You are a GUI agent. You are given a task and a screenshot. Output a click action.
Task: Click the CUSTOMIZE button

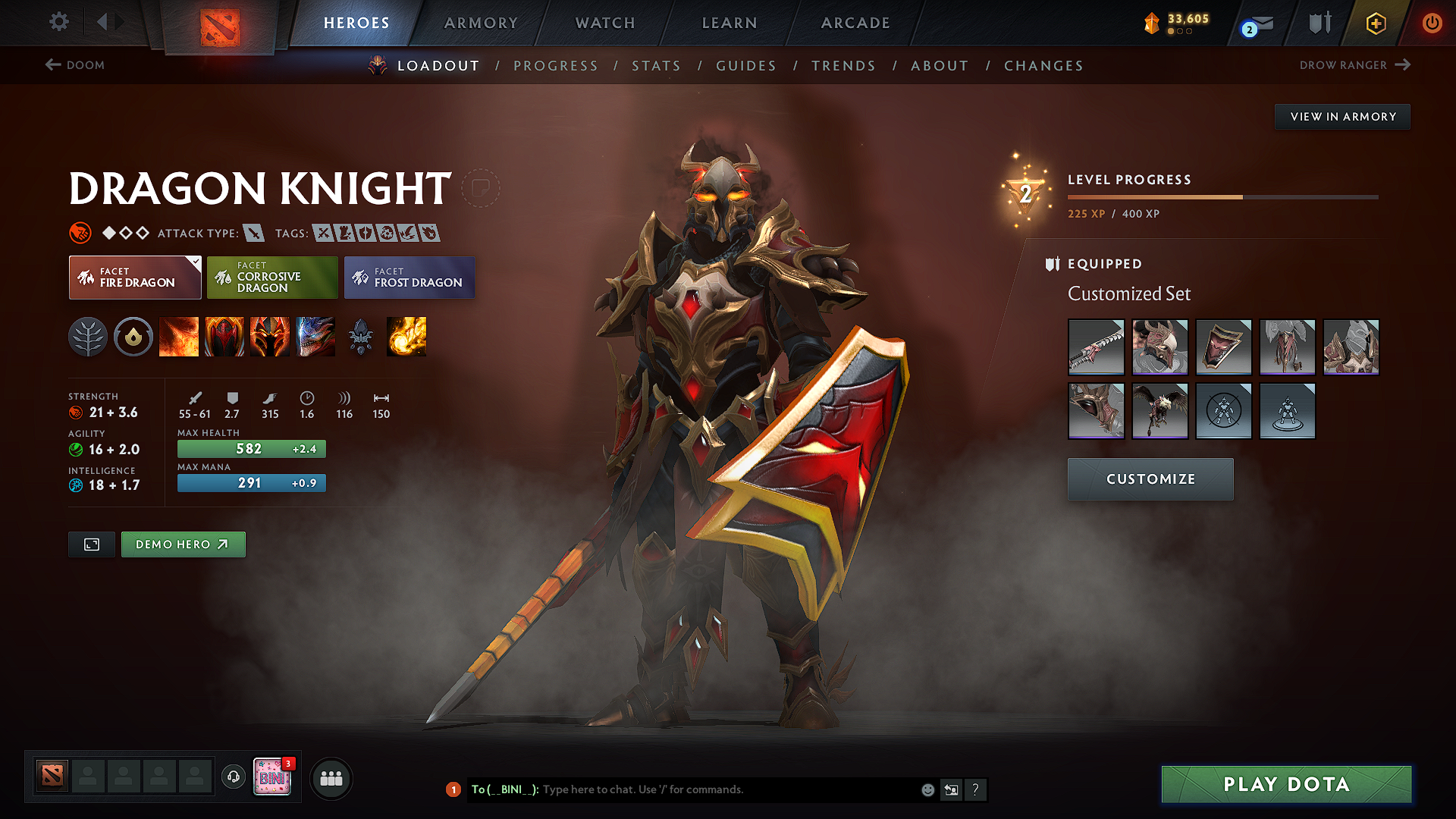(x=1150, y=479)
